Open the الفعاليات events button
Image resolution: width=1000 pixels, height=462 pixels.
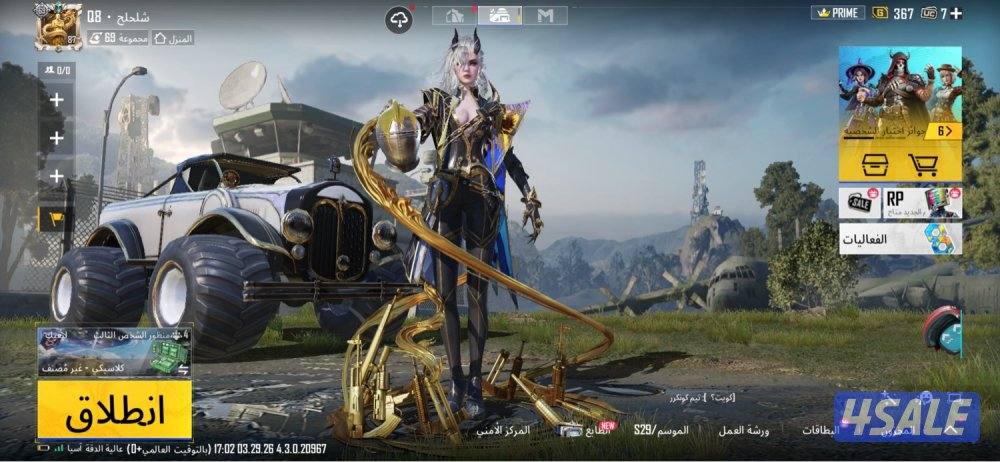(x=900, y=239)
